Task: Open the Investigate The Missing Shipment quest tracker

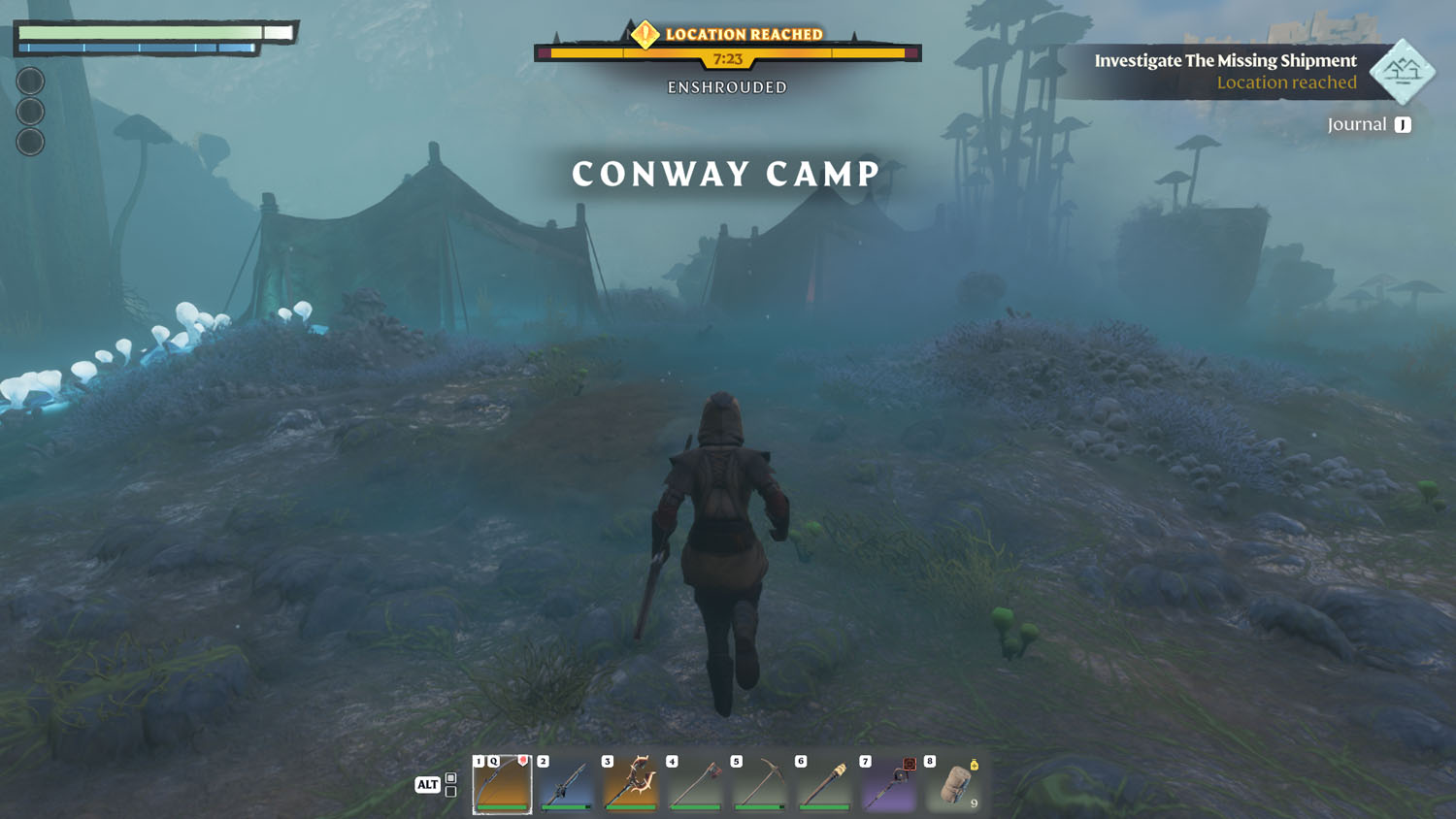Action: click(1225, 61)
